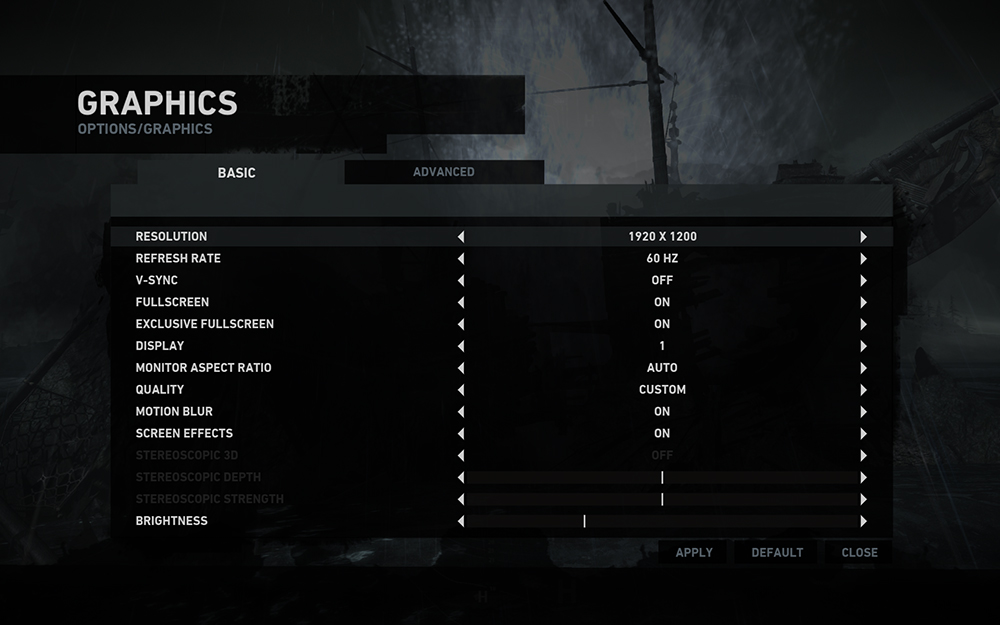The height and width of the screenshot is (625, 1000).
Task: Decrease Brightness with the left arrow
Action: pos(461,521)
